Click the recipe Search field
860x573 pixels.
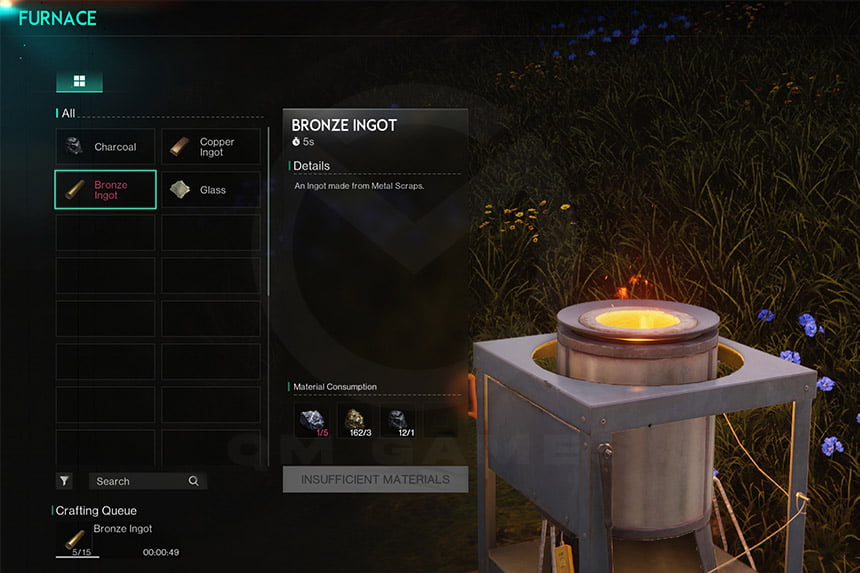click(147, 481)
